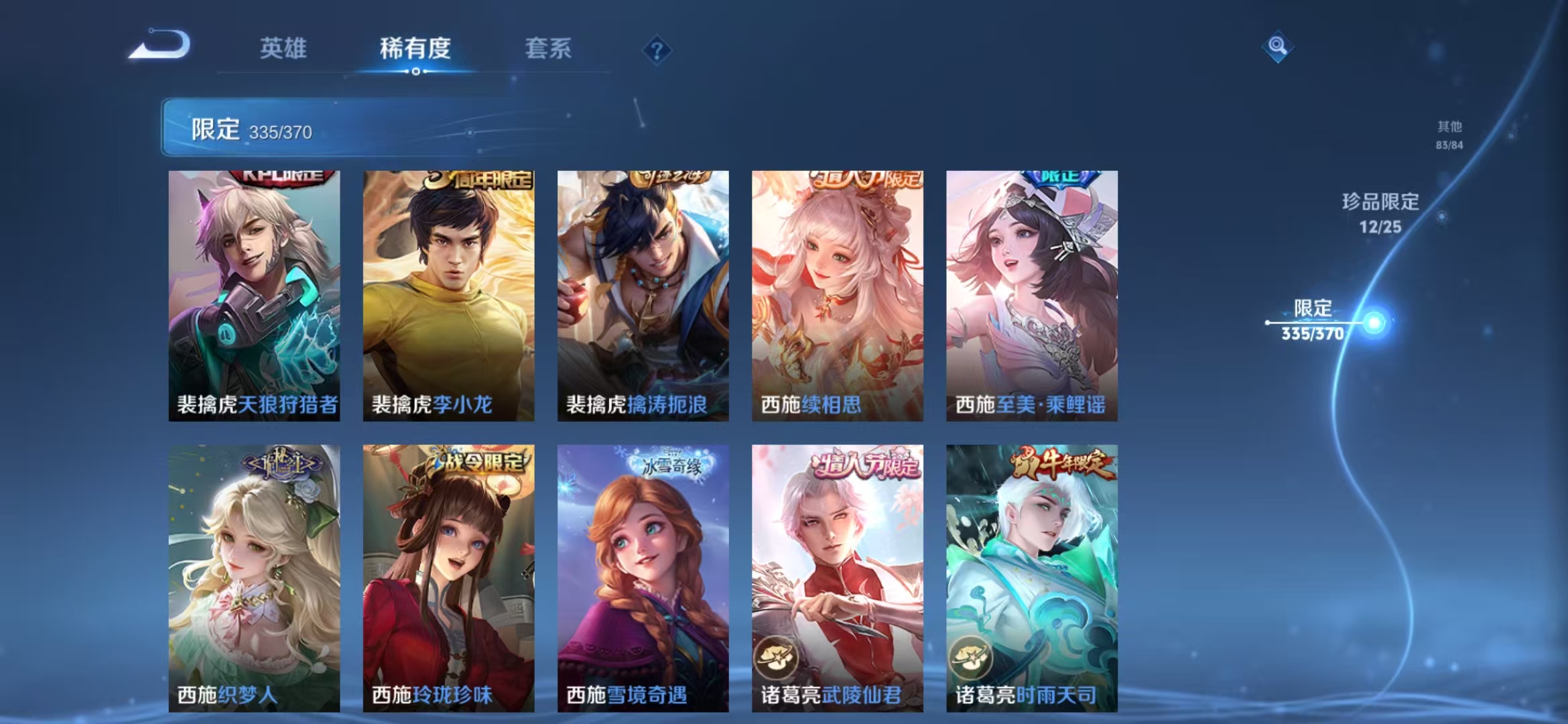Image resolution: width=1568 pixels, height=724 pixels.
Task: Click the question mark help icon
Action: click(x=658, y=50)
